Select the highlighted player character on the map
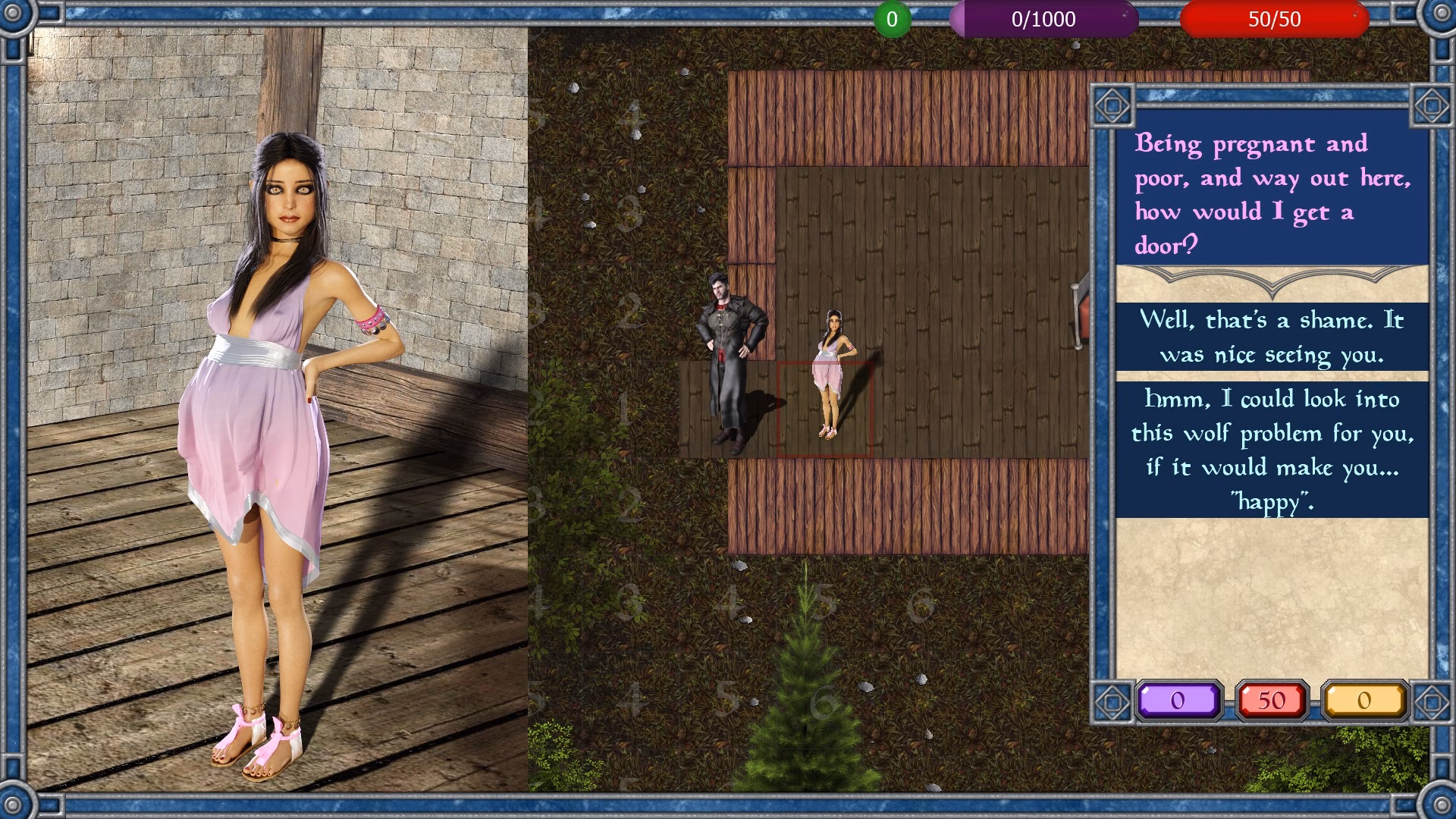The width and height of the screenshot is (1456, 819). pyautogui.click(x=829, y=372)
